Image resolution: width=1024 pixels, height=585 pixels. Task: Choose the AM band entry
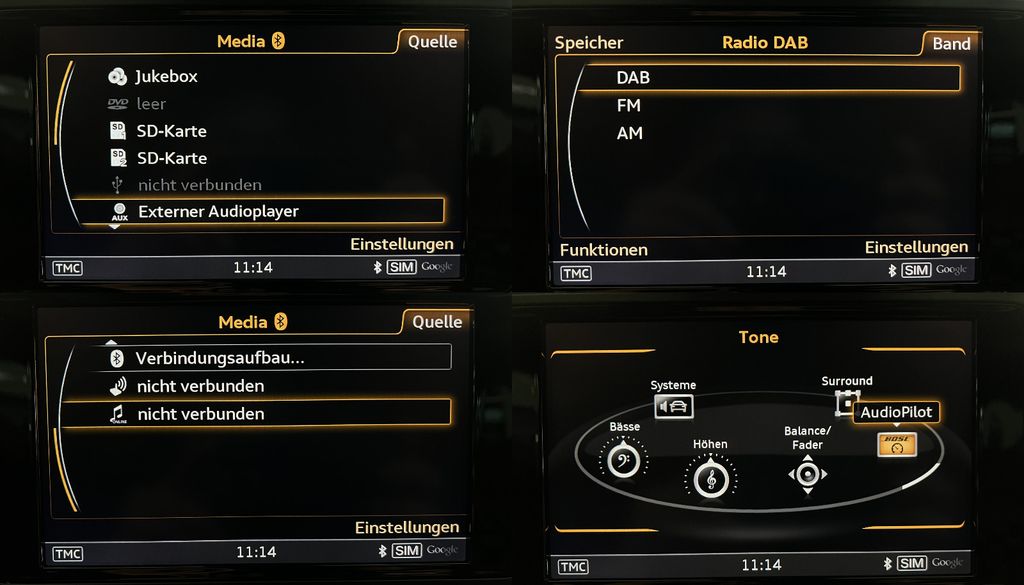(630, 133)
